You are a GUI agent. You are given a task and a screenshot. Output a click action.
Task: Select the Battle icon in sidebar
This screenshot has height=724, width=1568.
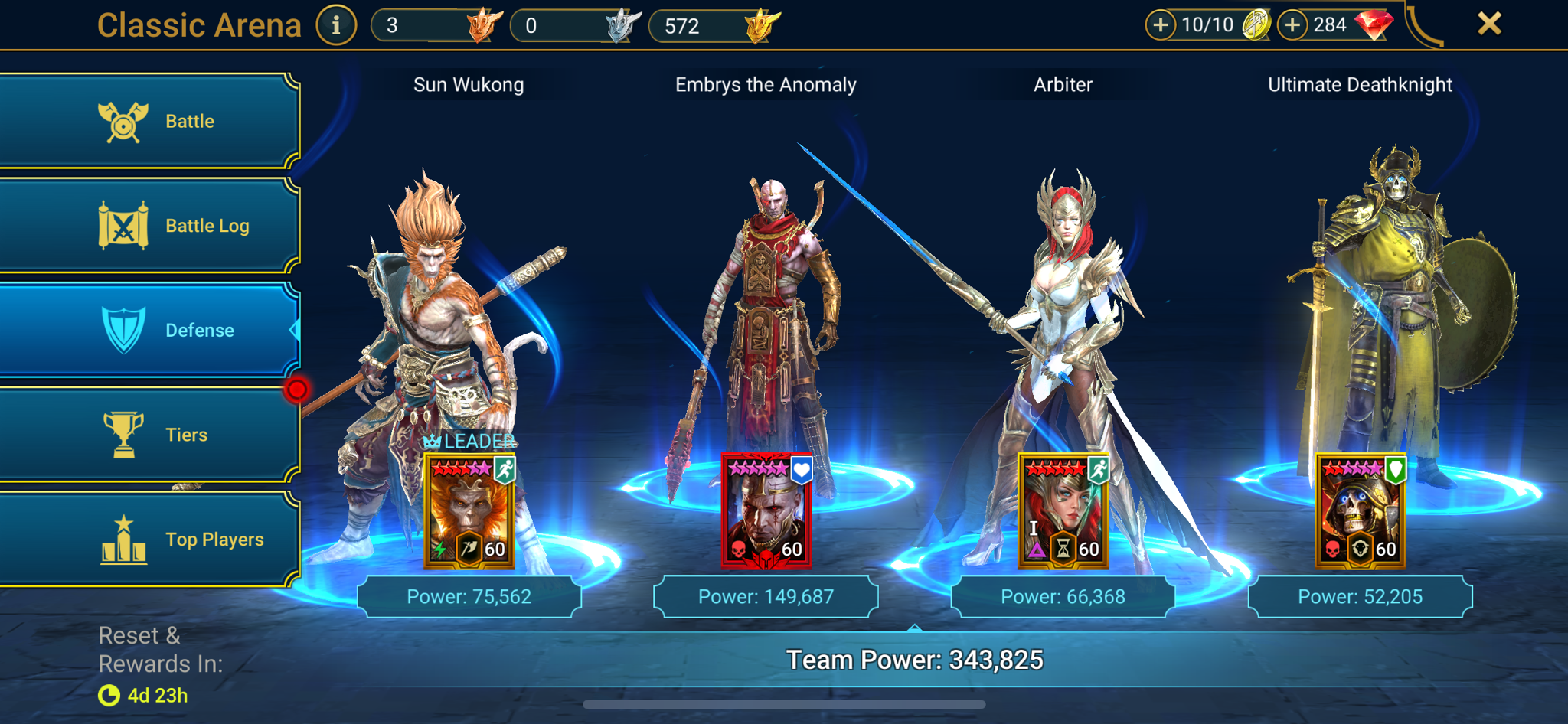(x=125, y=120)
